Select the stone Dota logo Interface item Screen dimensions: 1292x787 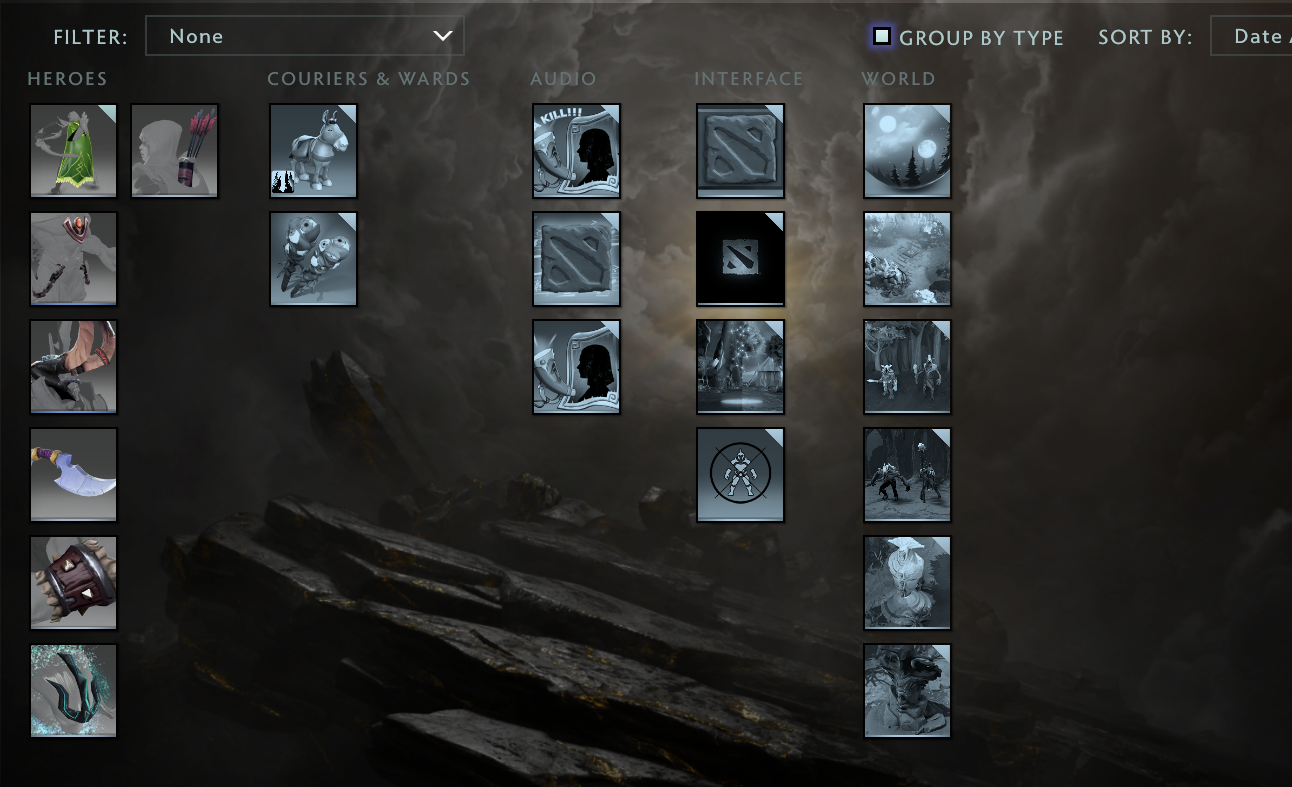(740, 150)
